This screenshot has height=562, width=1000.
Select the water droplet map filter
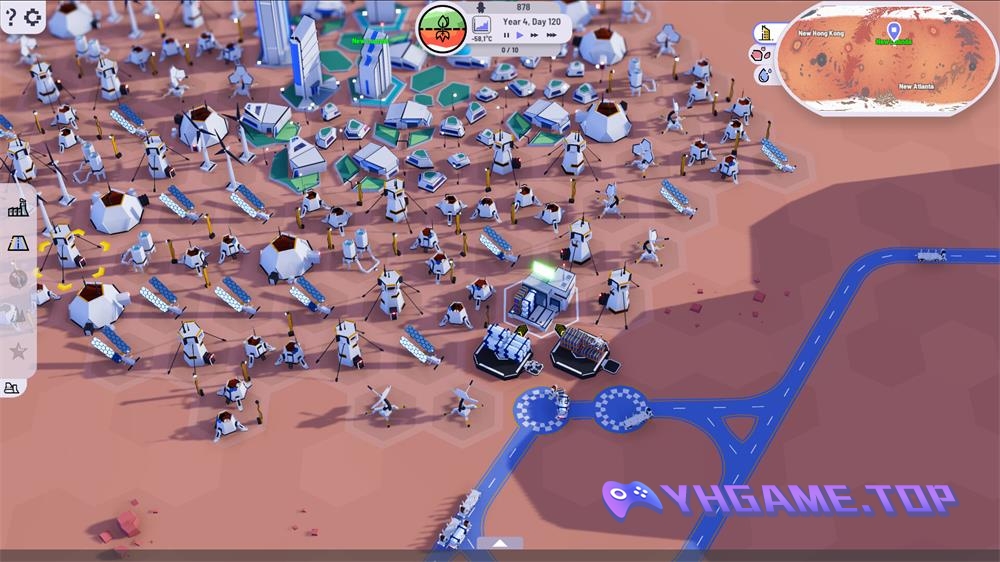pos(765,75)
